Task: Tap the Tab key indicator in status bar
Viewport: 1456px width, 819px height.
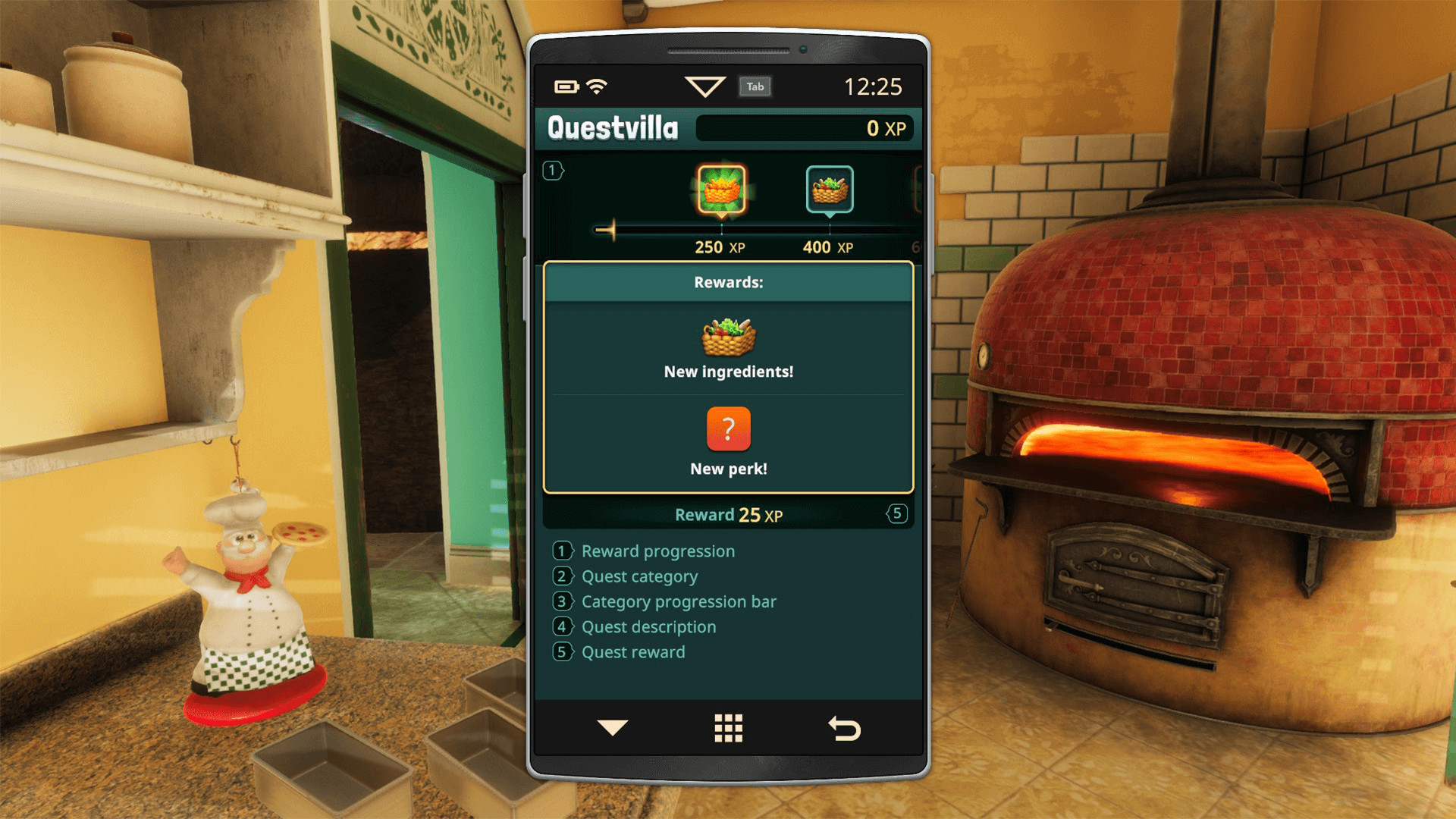Action: (755, 86)
